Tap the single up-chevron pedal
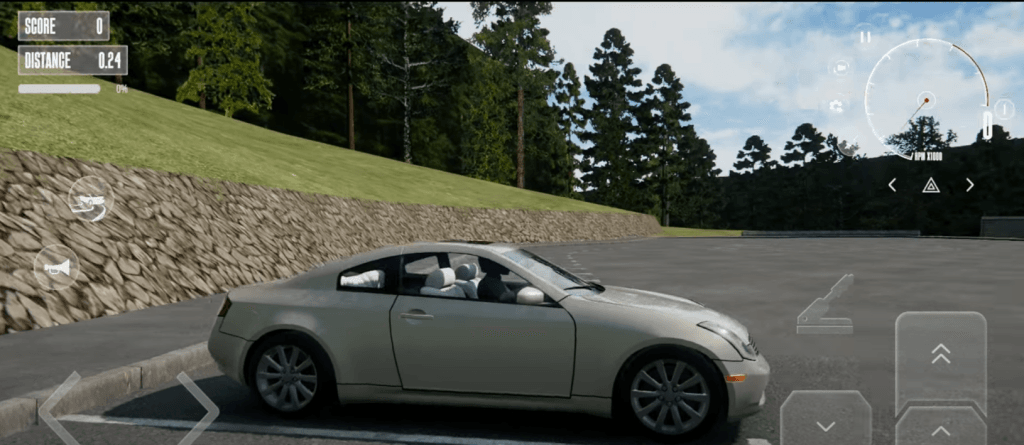 click(940, 428)
